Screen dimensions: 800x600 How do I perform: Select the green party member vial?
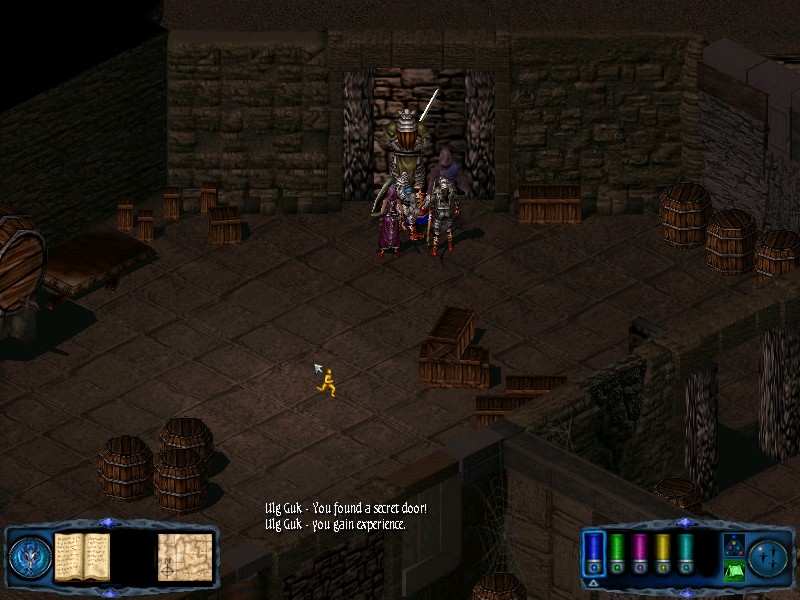(617, 551)
